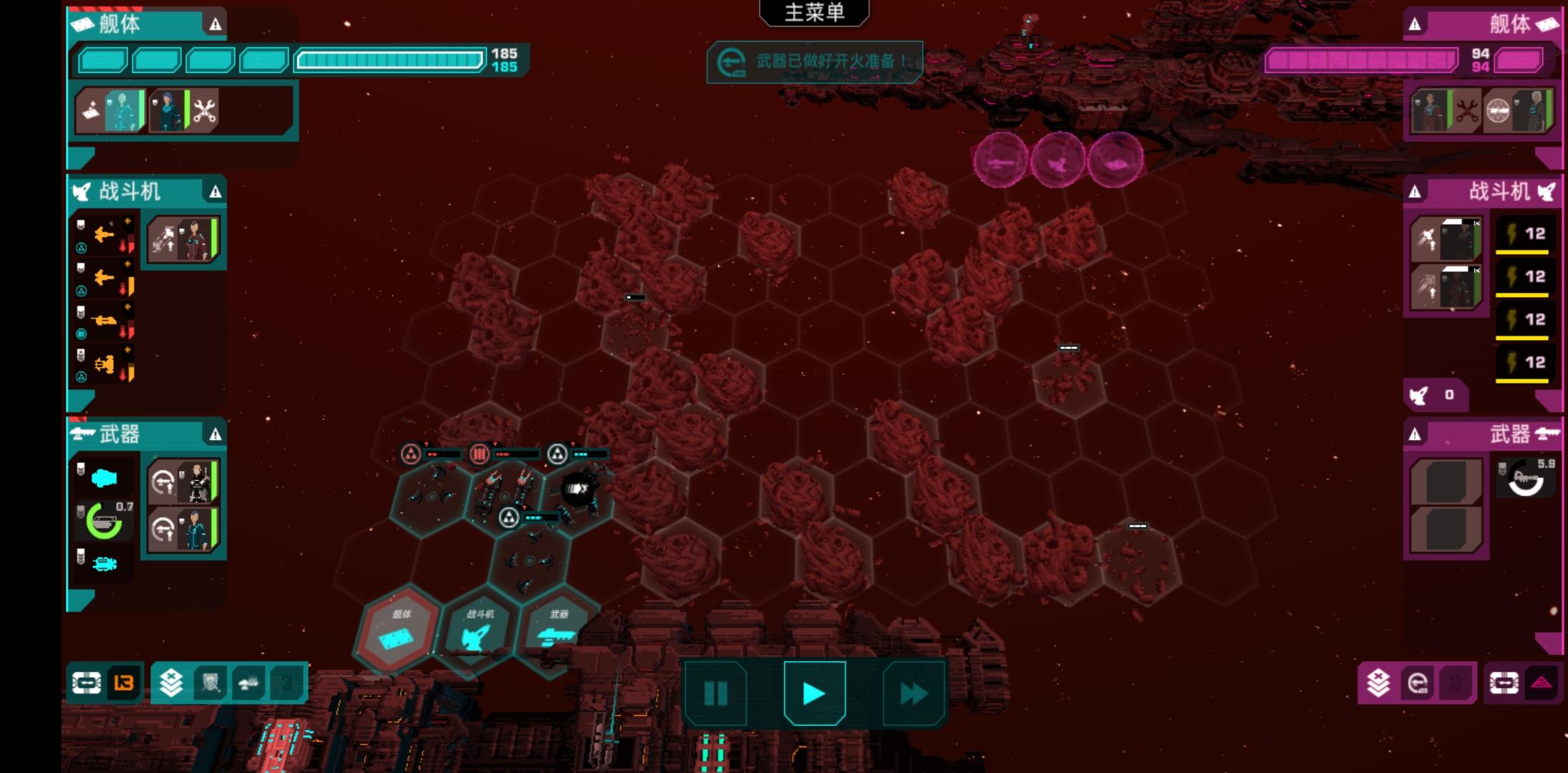The width and height of the screenshot is (1568, 773).
Task: Click the magenta stacked layers icon
Action: click(1378, 683)
